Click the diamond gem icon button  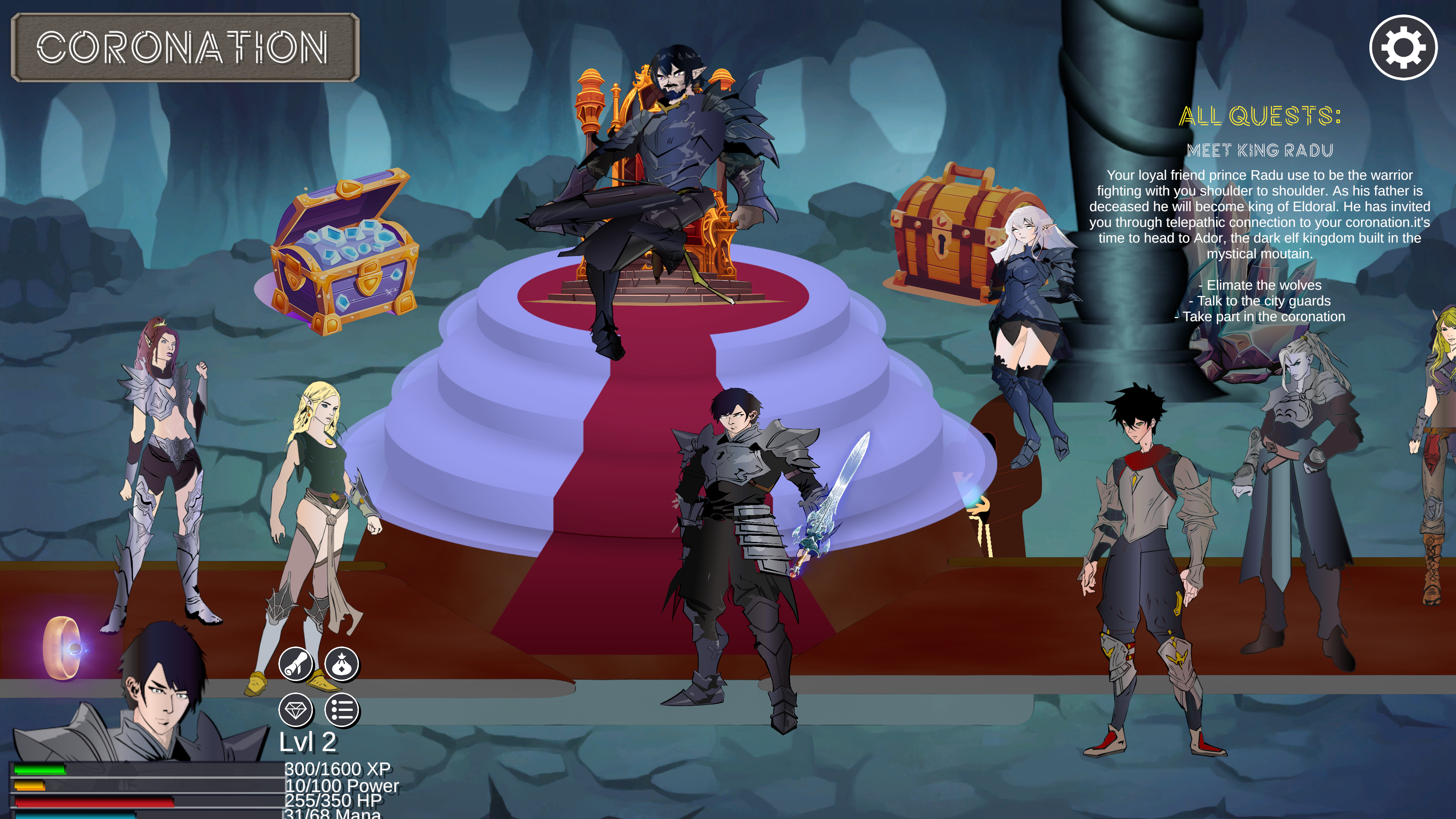coord(296,710)
